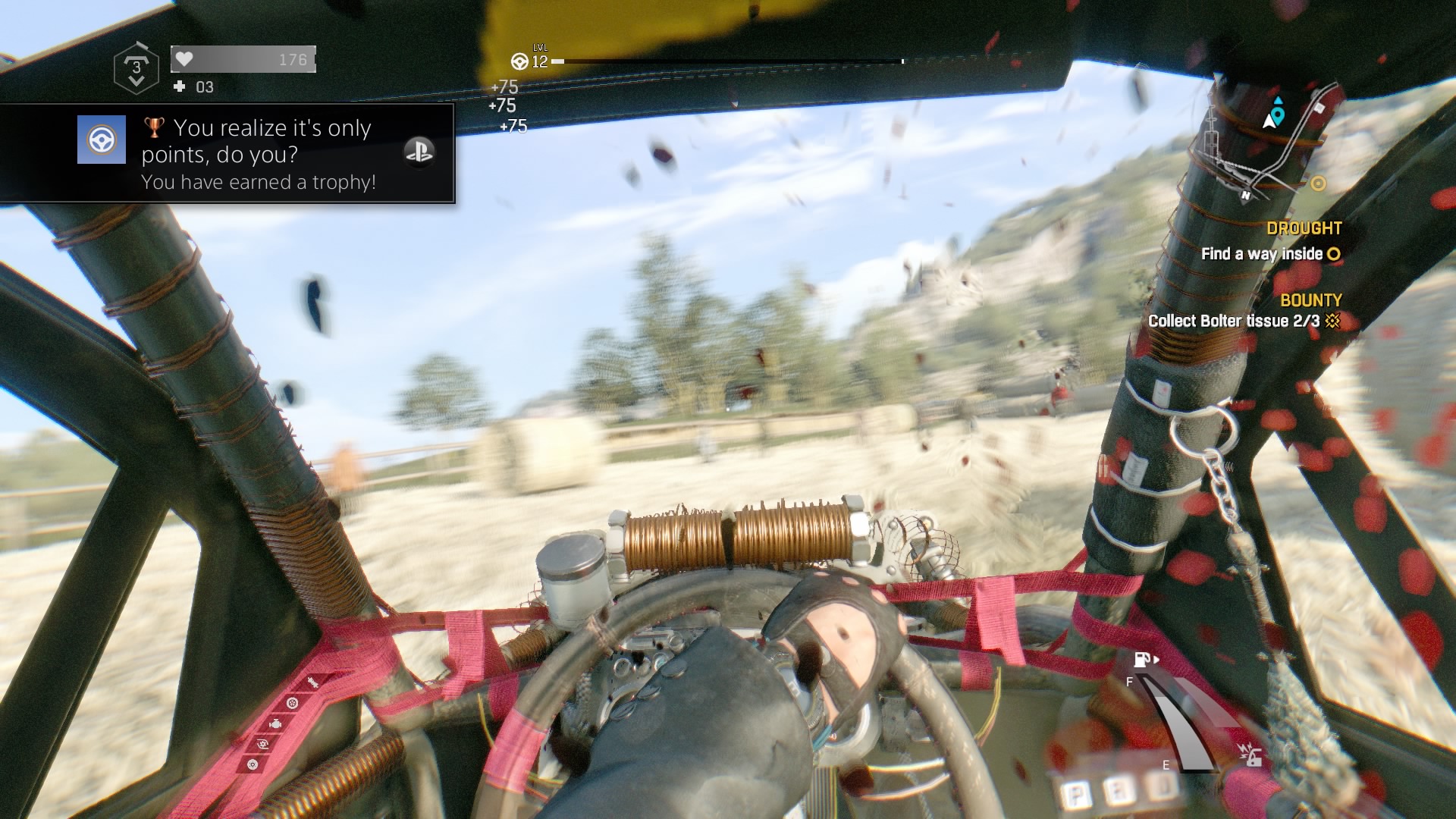This screenshot has height=819, width=1456.
Task: Click the tire condition icon
Action: tap(293, 703)
